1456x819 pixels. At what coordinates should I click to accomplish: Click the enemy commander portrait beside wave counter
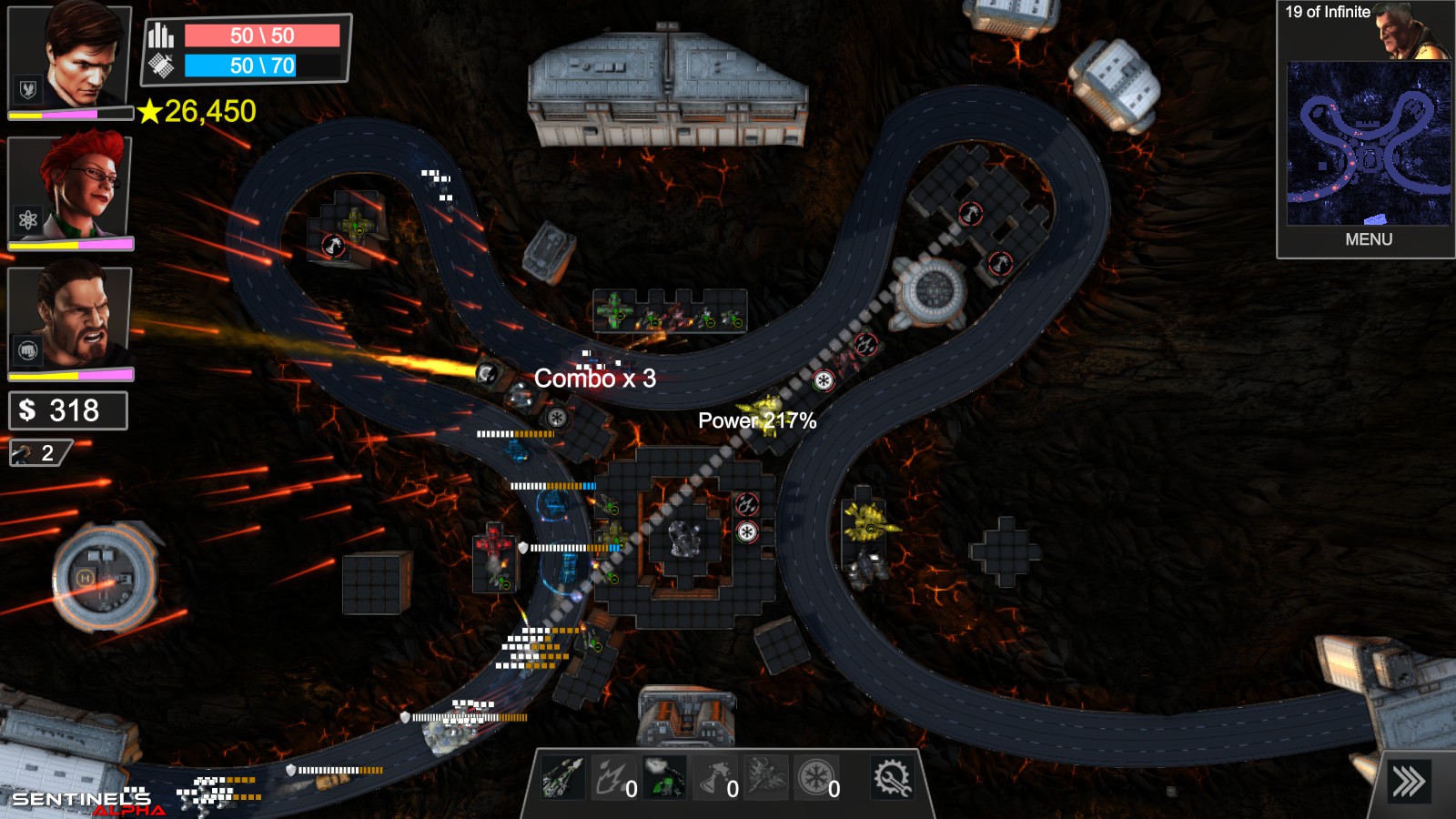(1411, 32)
